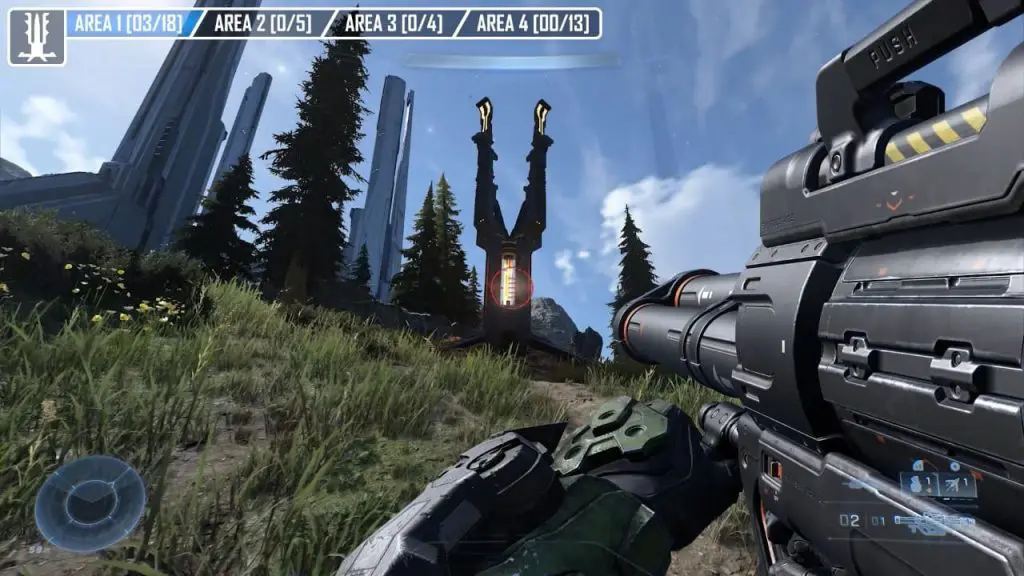1024x576 pixels.
Task: Select the frag grenade slot
Action: [x=917, y=485]
